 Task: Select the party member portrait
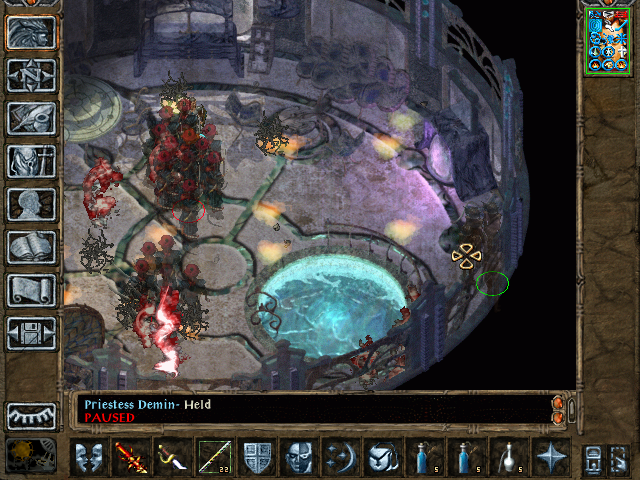(609, 40)
